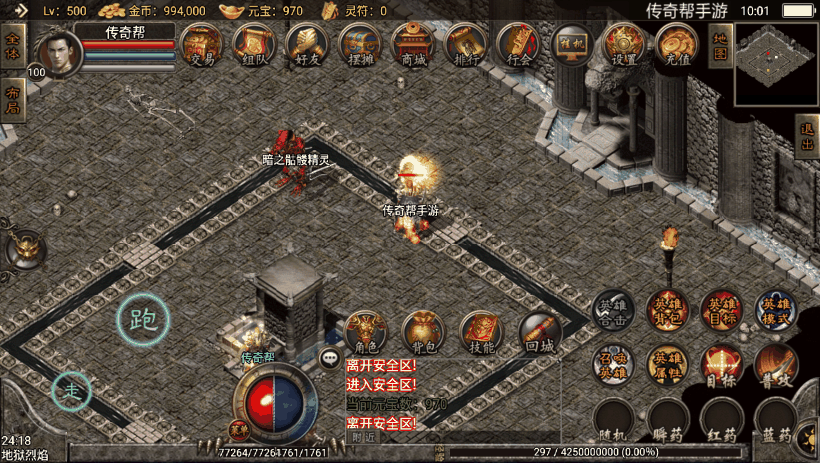Select the 跑 run mode button

[143, 320]
